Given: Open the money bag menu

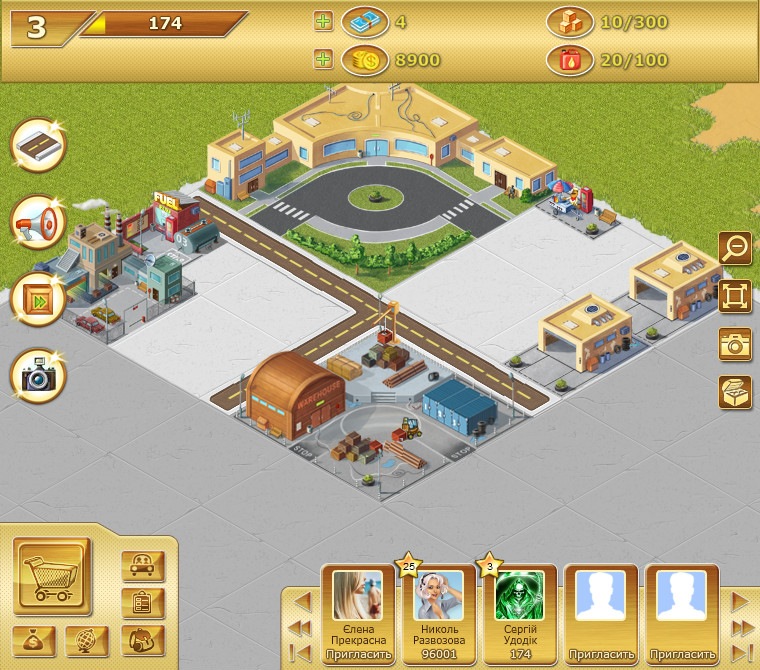Looking at the screenshot, I should click(x=34, y=640).
